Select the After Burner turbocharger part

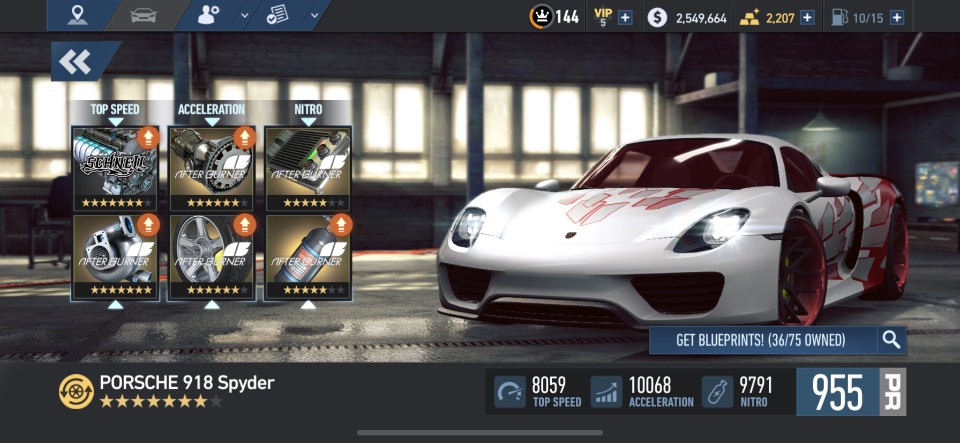click(x=115, y=257)
